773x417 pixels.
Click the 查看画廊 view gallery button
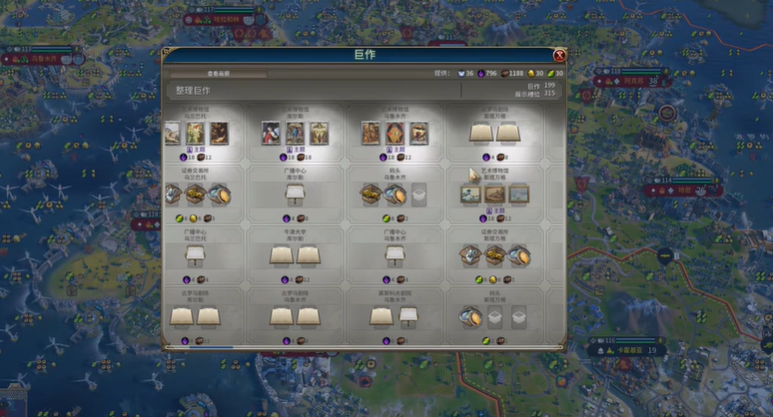tap(218, 74)
